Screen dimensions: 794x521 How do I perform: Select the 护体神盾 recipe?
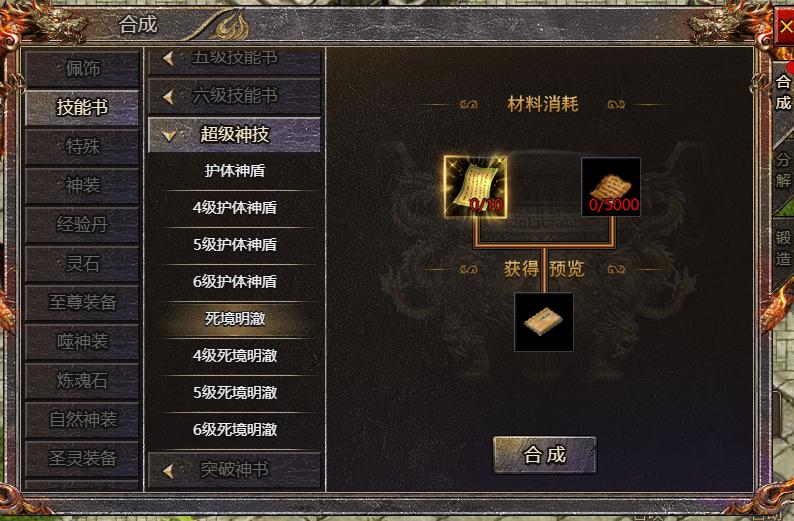click(x=234, y=171)
